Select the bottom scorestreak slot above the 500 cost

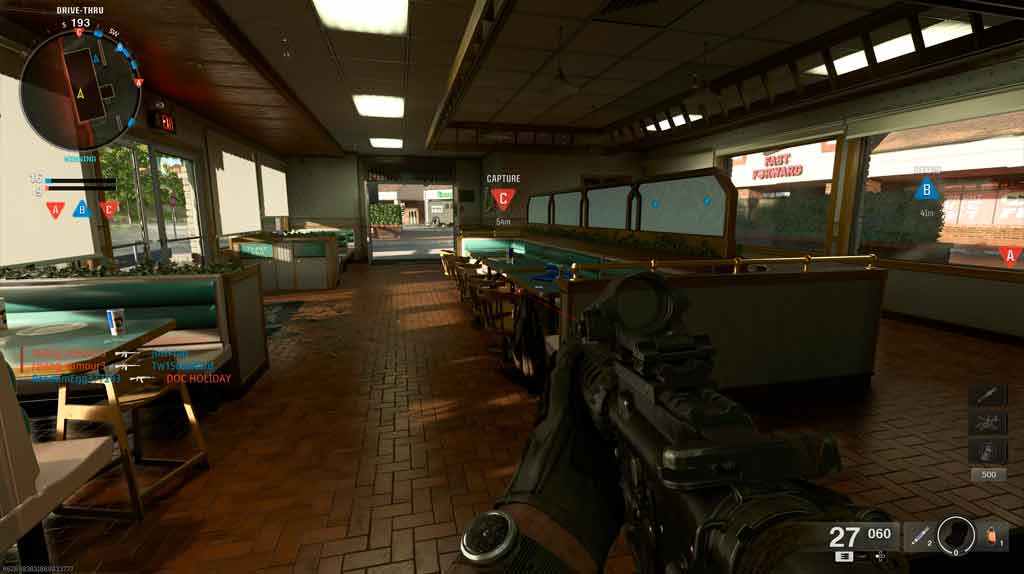coord(987,451)
